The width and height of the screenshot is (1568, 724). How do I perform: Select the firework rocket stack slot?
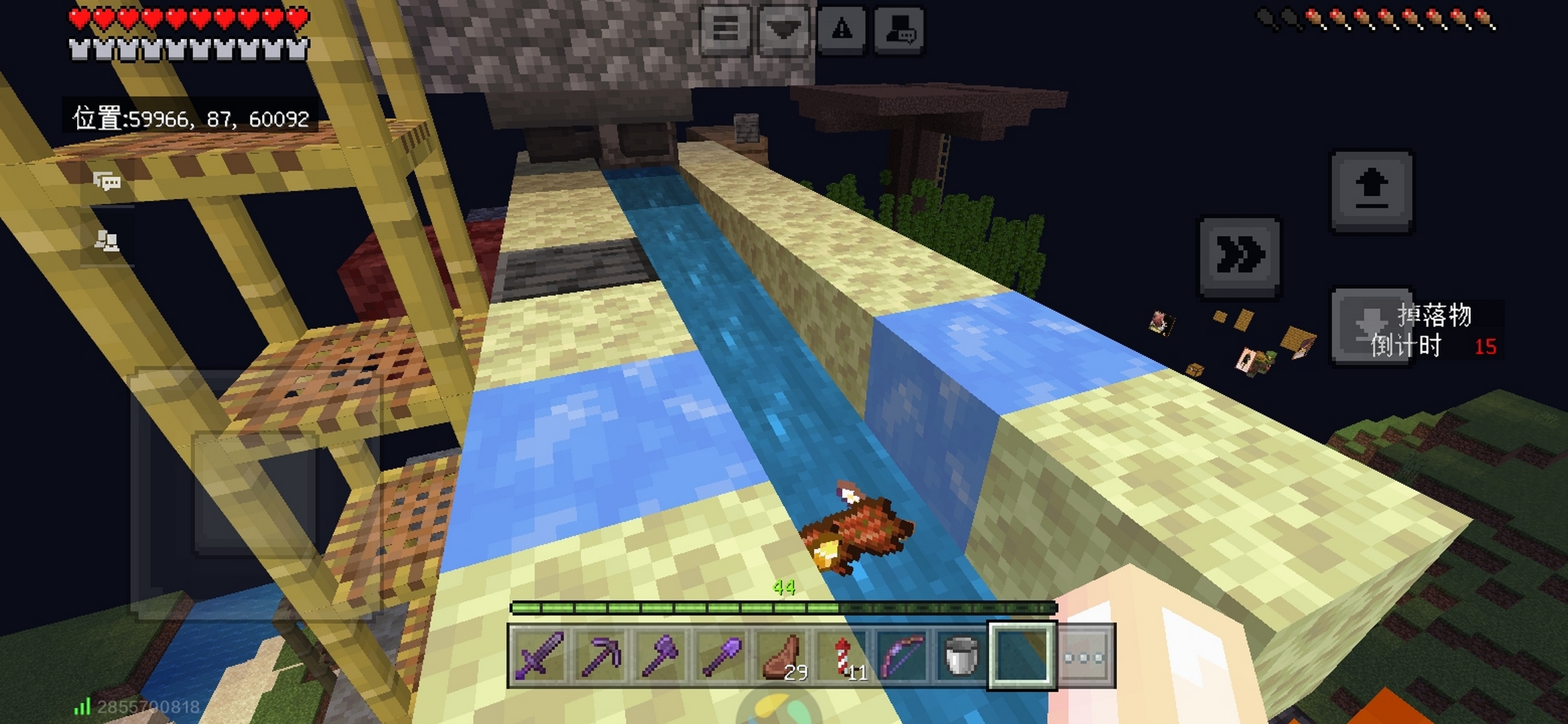click(842, 656)
